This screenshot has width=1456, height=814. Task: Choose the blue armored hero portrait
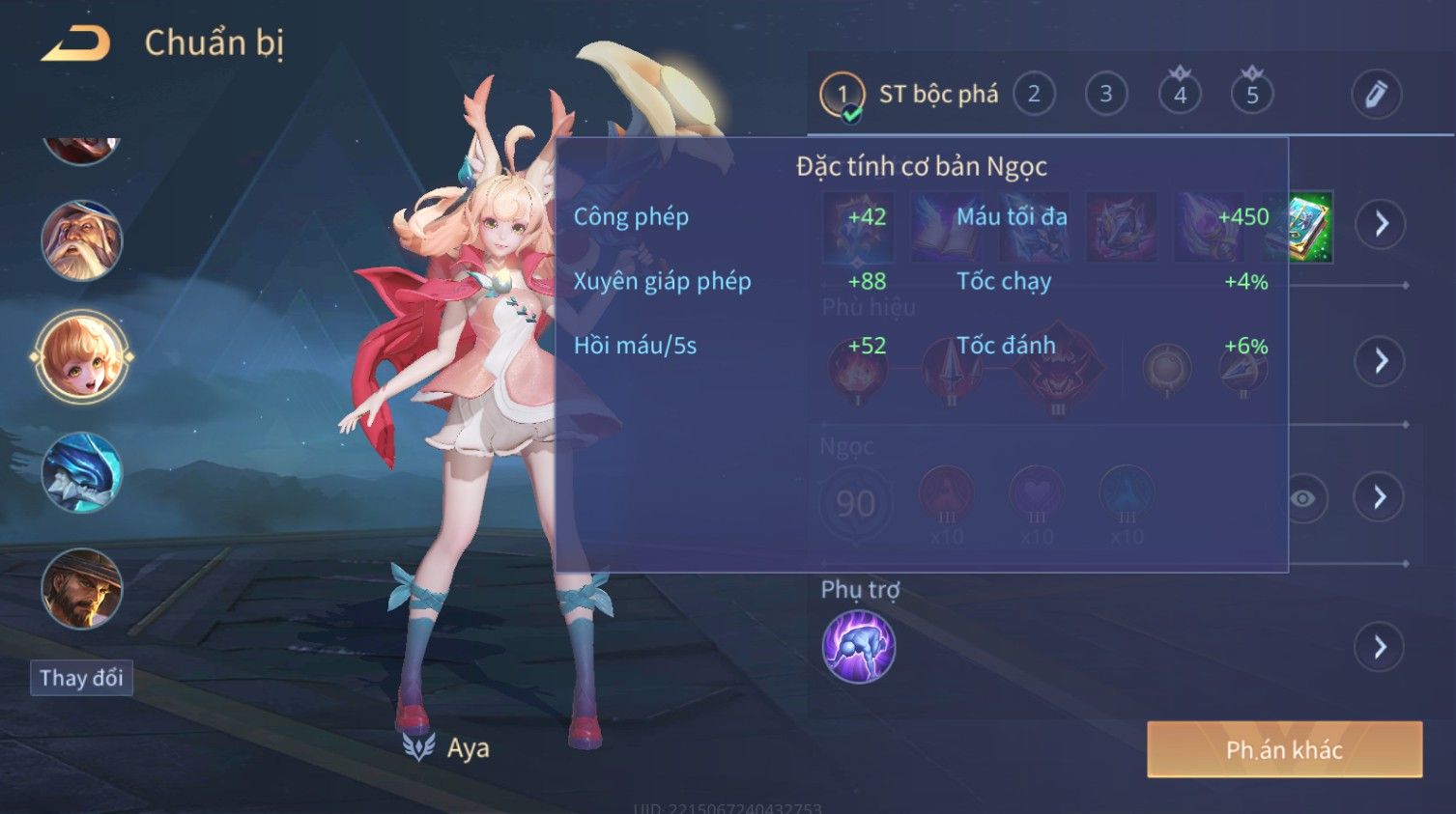coord(82,472)
